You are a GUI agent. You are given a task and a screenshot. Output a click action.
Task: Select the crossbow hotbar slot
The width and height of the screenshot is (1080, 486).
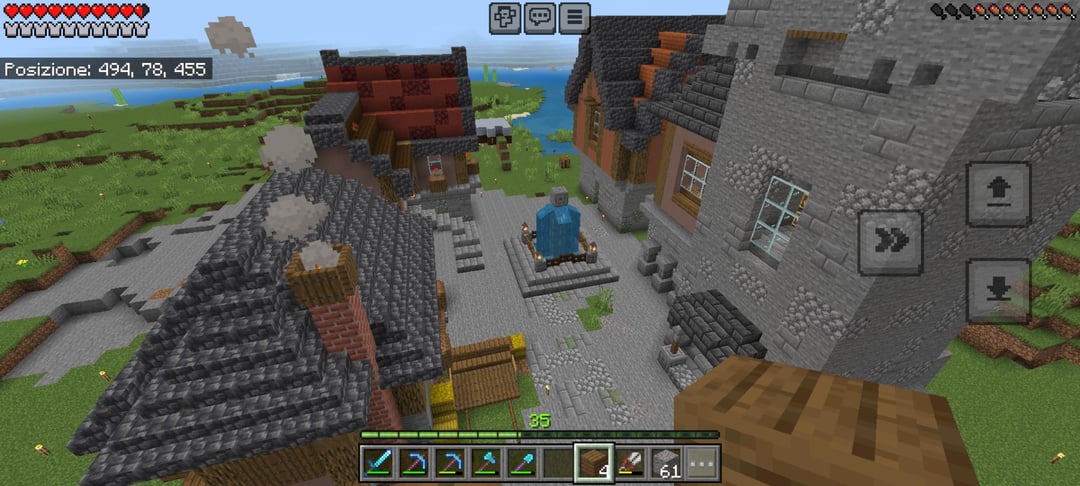click(x=631, y=462)
